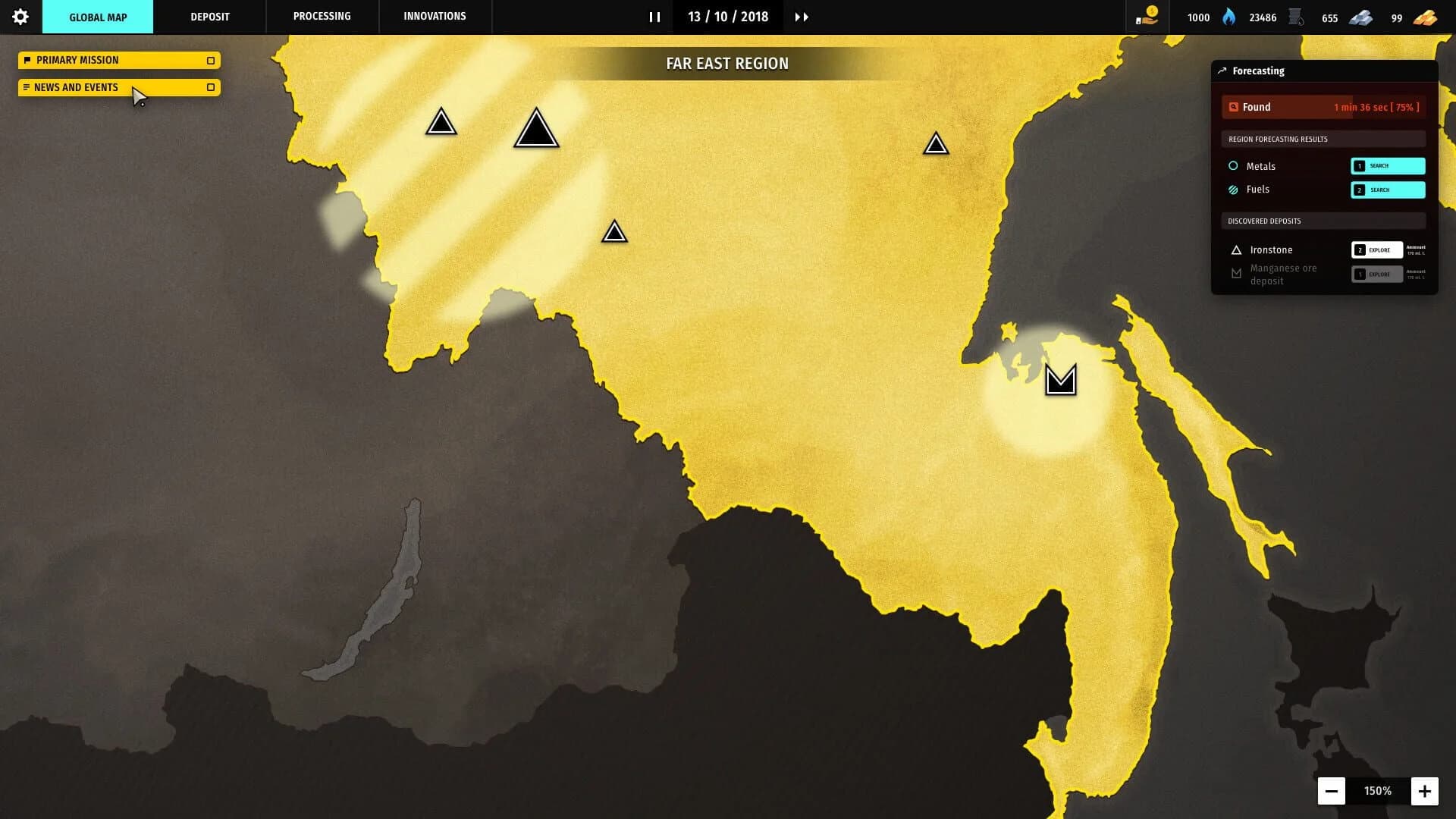Switch to the Deposit tab
This screenshot has height=819, width=1456.
[x=209, y=16]
